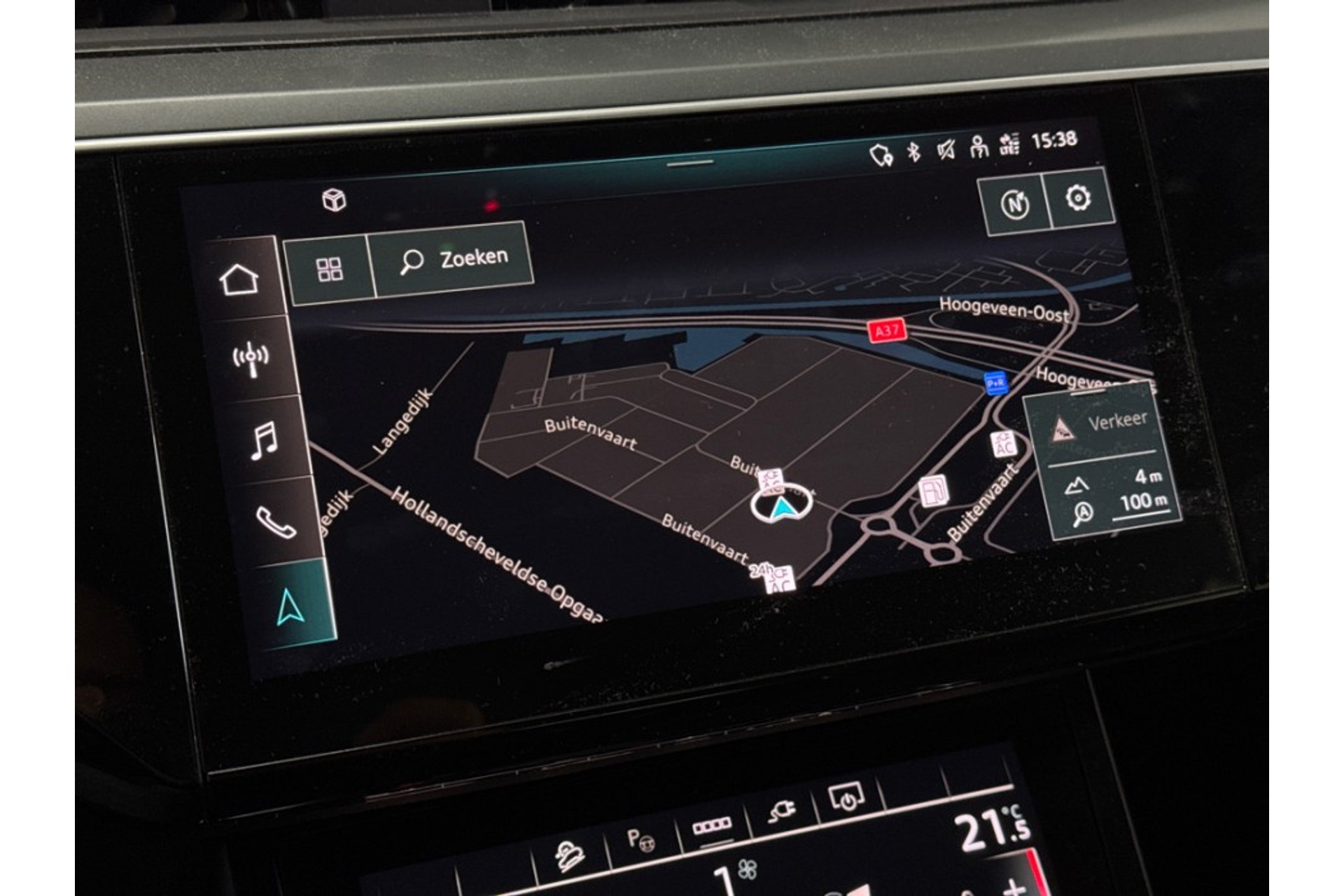
Task: Open the phone menu
Action: click(276, 521)
